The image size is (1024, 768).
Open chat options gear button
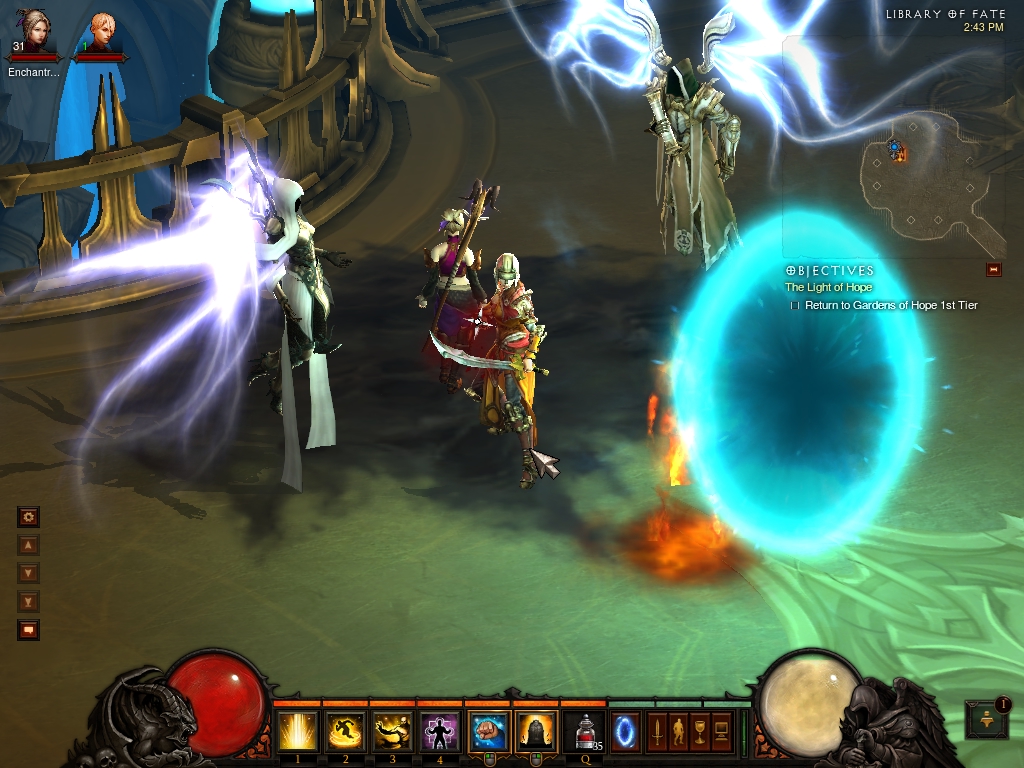pyautogui.click(x=28, y=517)
